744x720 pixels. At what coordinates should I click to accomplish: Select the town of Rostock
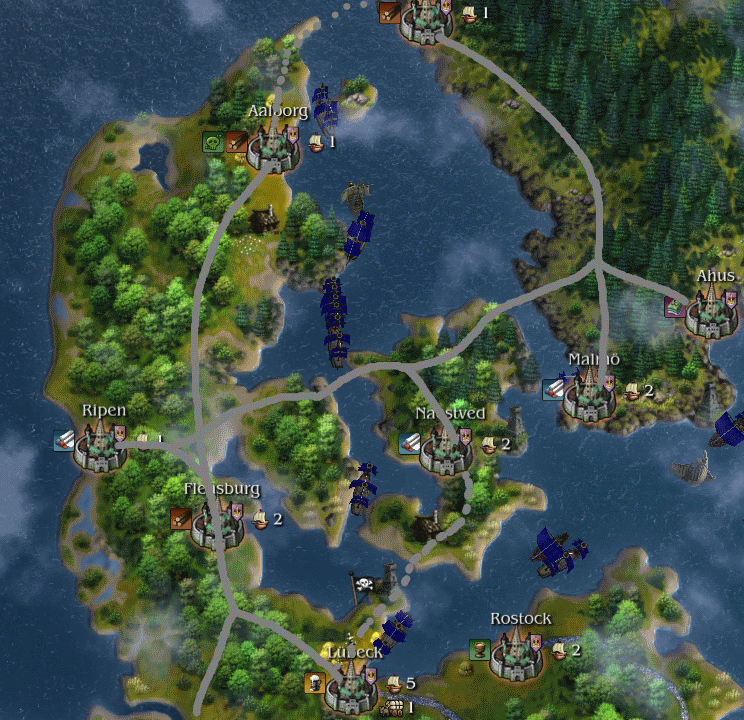point(517,655)
